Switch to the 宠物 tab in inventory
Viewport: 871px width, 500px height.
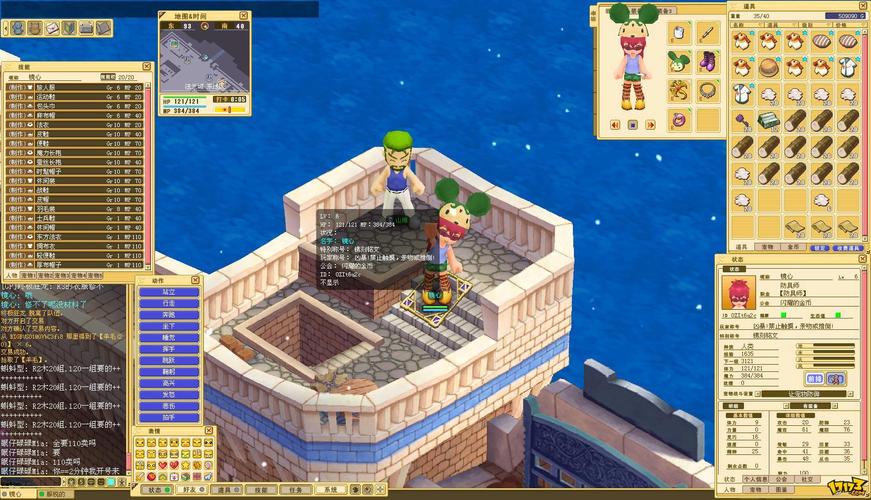click(768, 246)
